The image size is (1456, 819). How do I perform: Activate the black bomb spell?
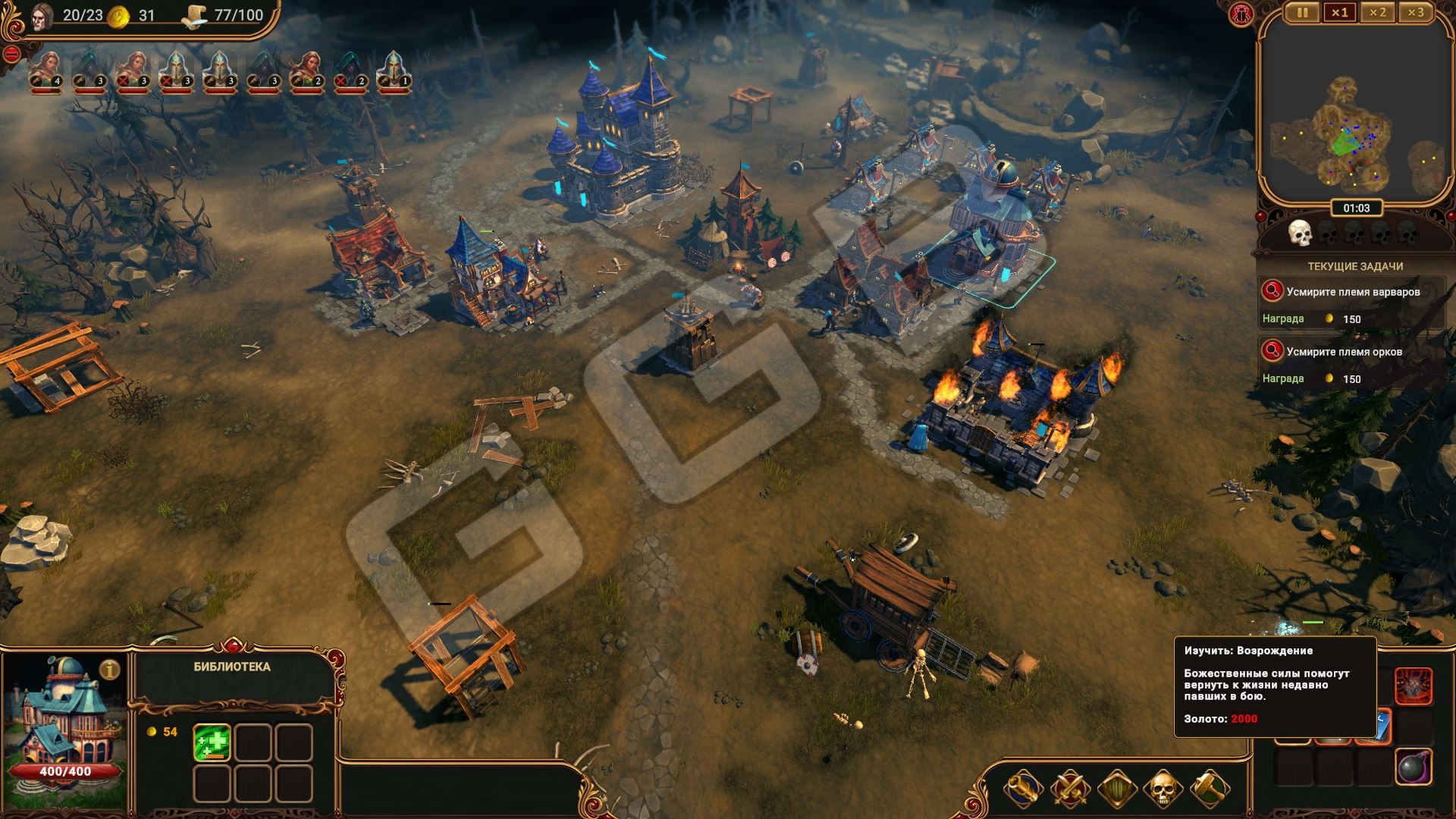point(1414,767)
